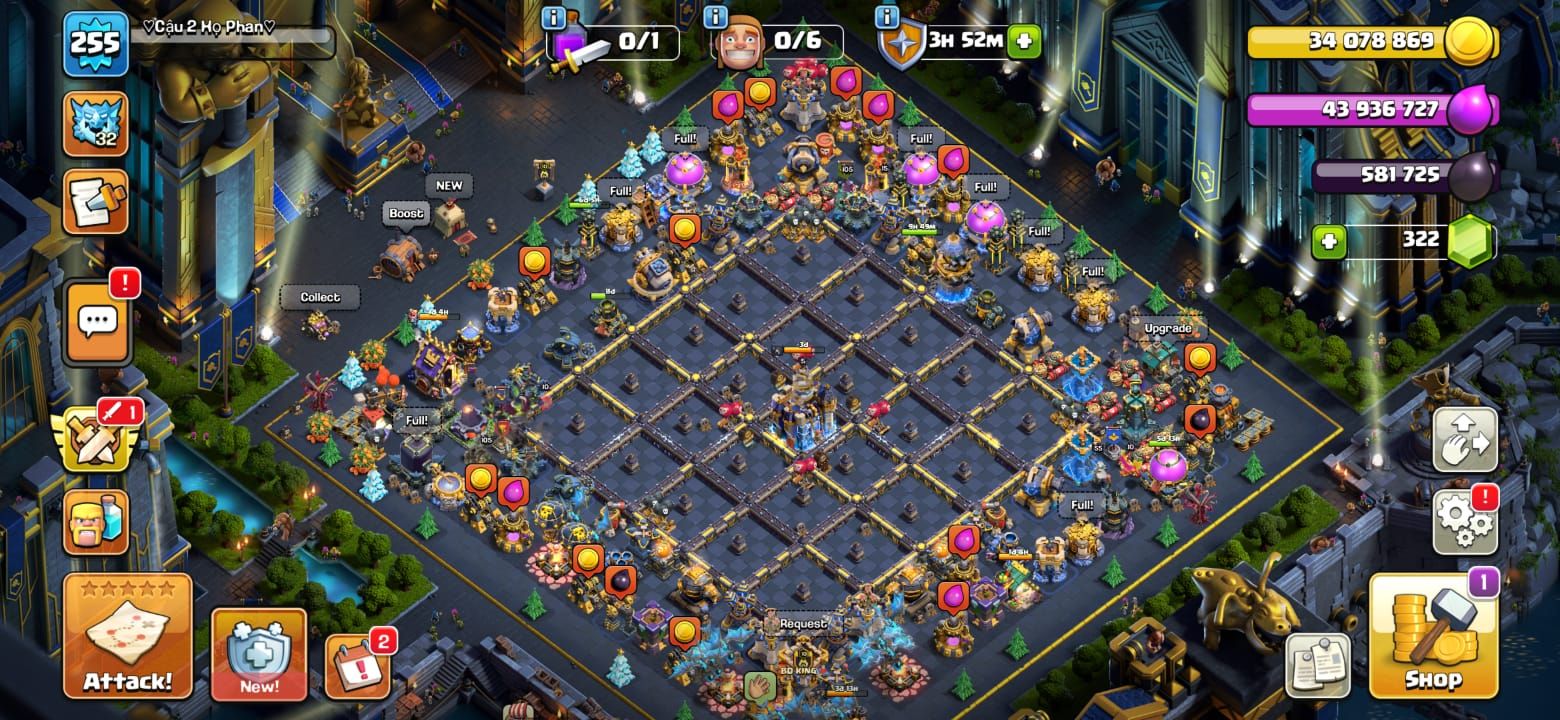1560x720 pixels.
Task: Tap the Boost bubble
Action: click(x=406, y=213)
